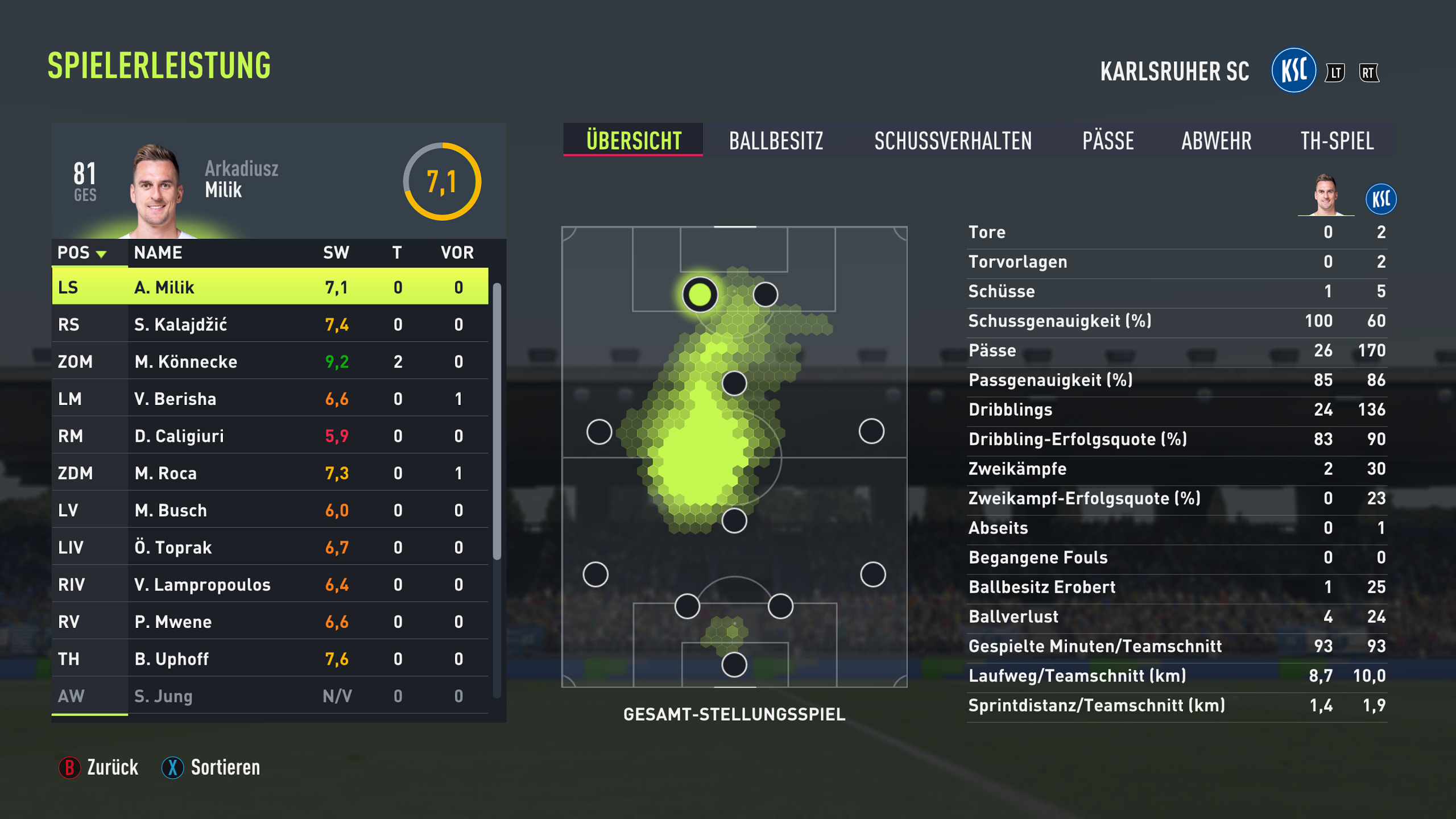Open the Schussverhalten tab
Image resolution: width=1456 pixels, height=819 pixels.
tap(953, 140)
